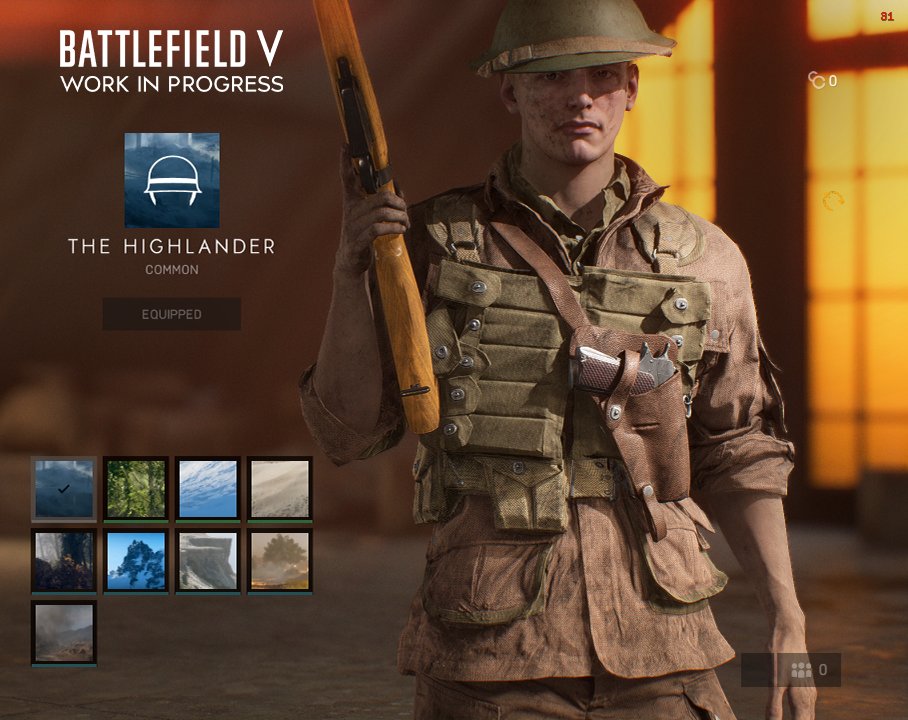Click the greyed-out Equipped button

coord(171,314)
